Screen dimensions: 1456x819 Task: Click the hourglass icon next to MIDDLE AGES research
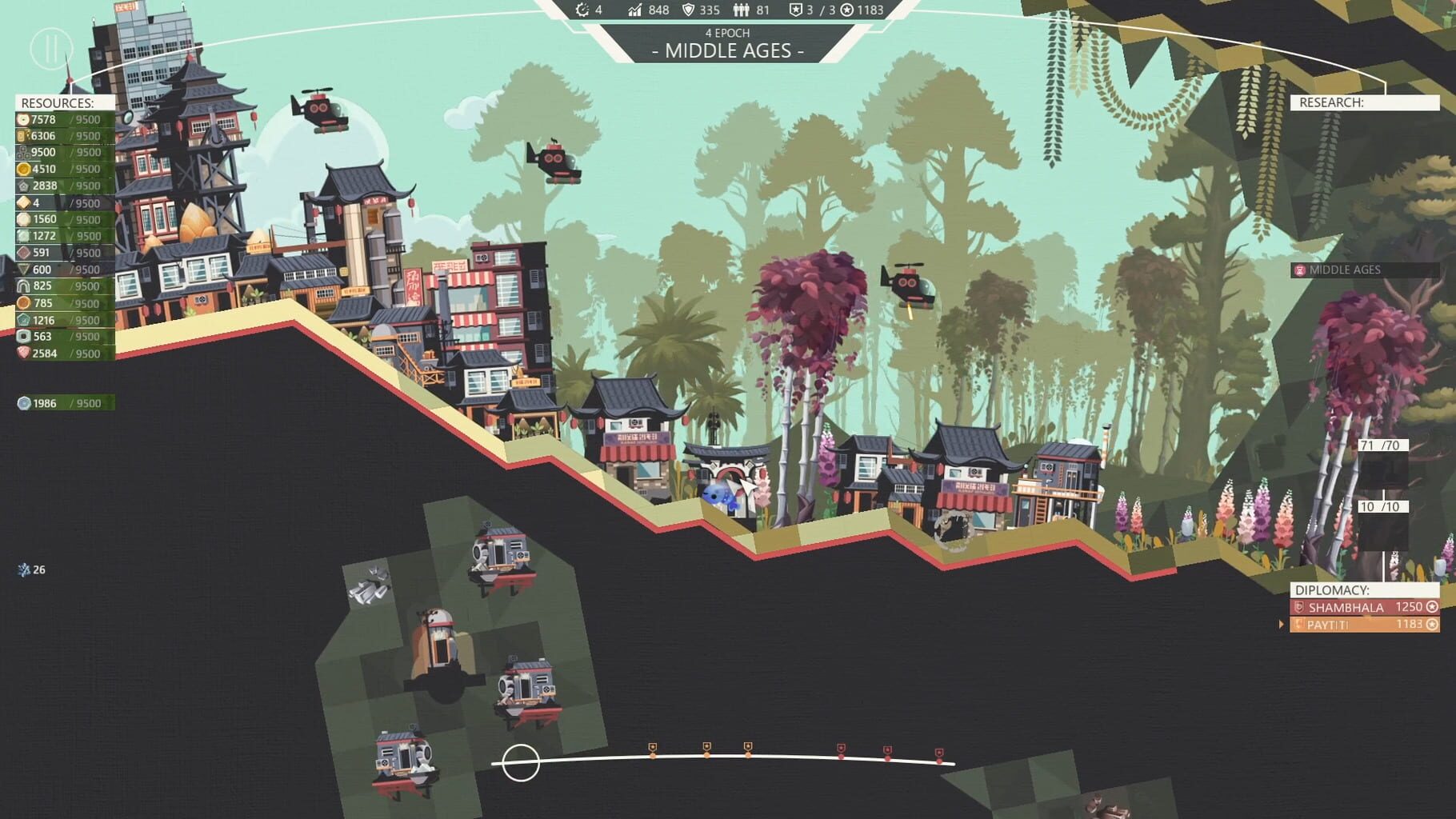point(1301,270)
